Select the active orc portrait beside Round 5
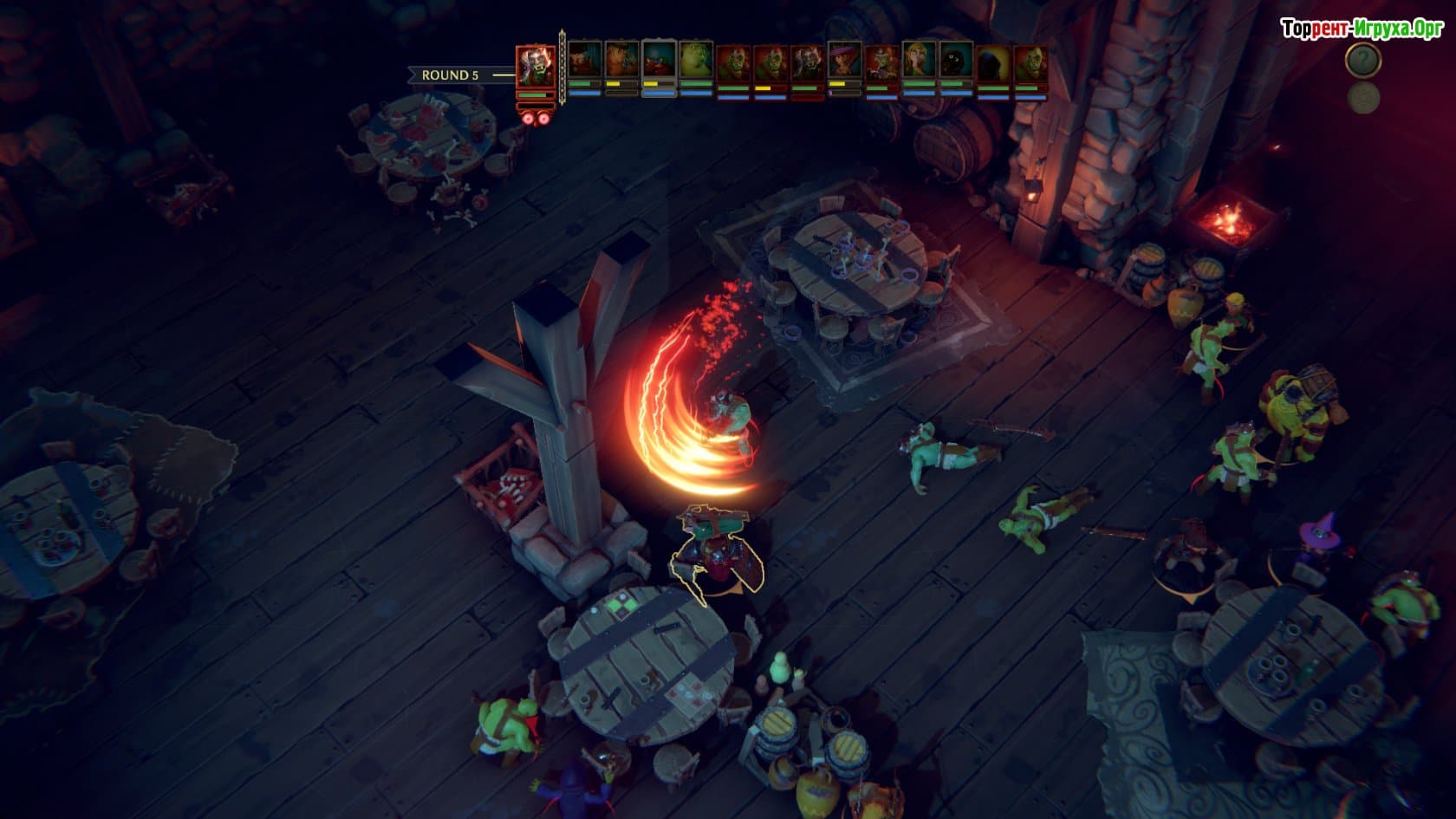The height and width of the screenshot is (819, 1456). 536,68
